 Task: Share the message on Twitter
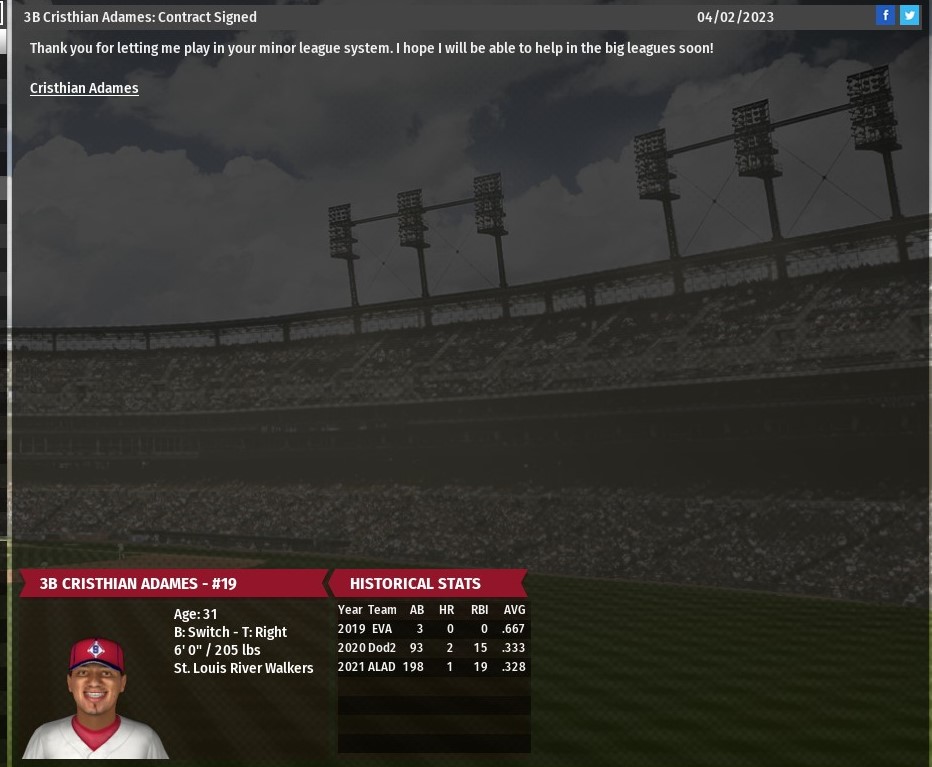point(909,15)
